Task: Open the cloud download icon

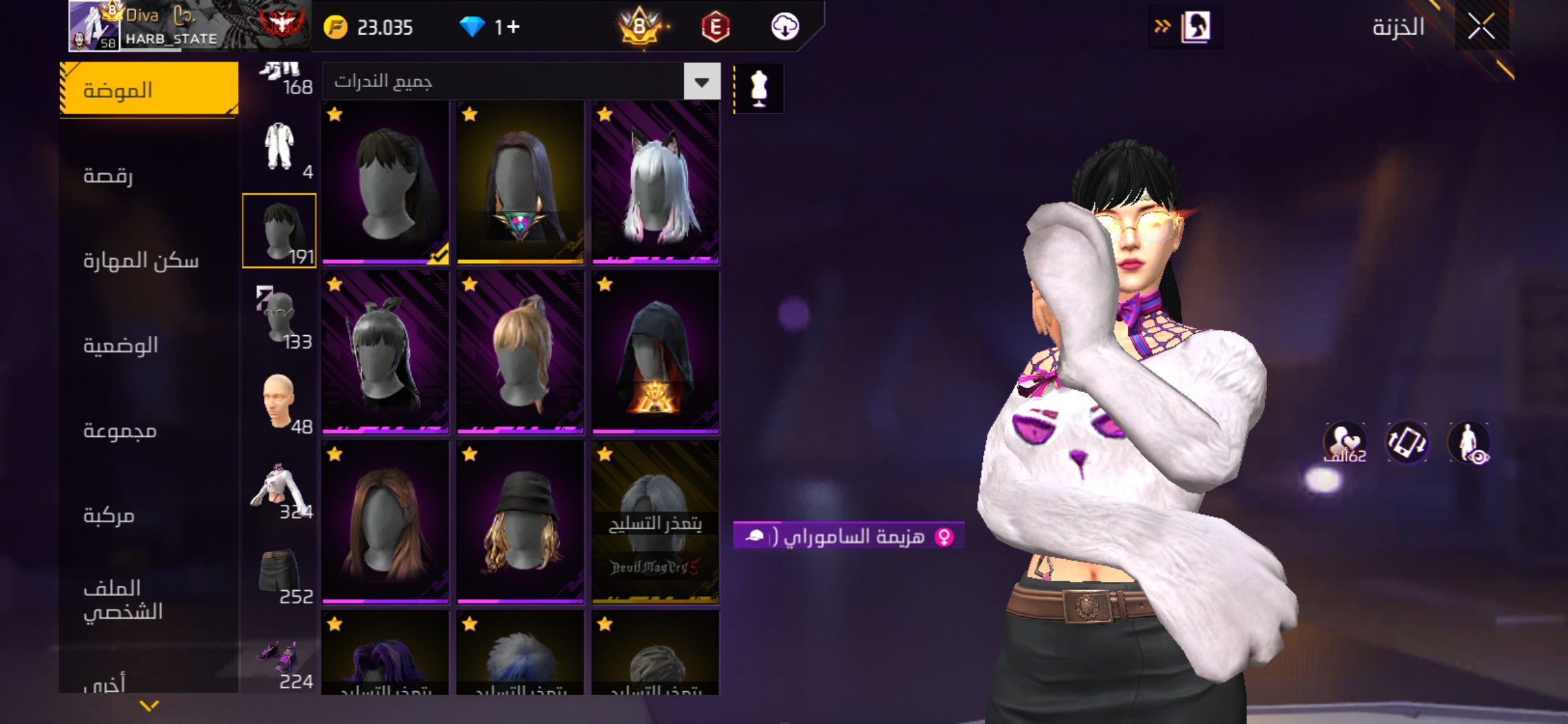Action: (x=785, y=27)
